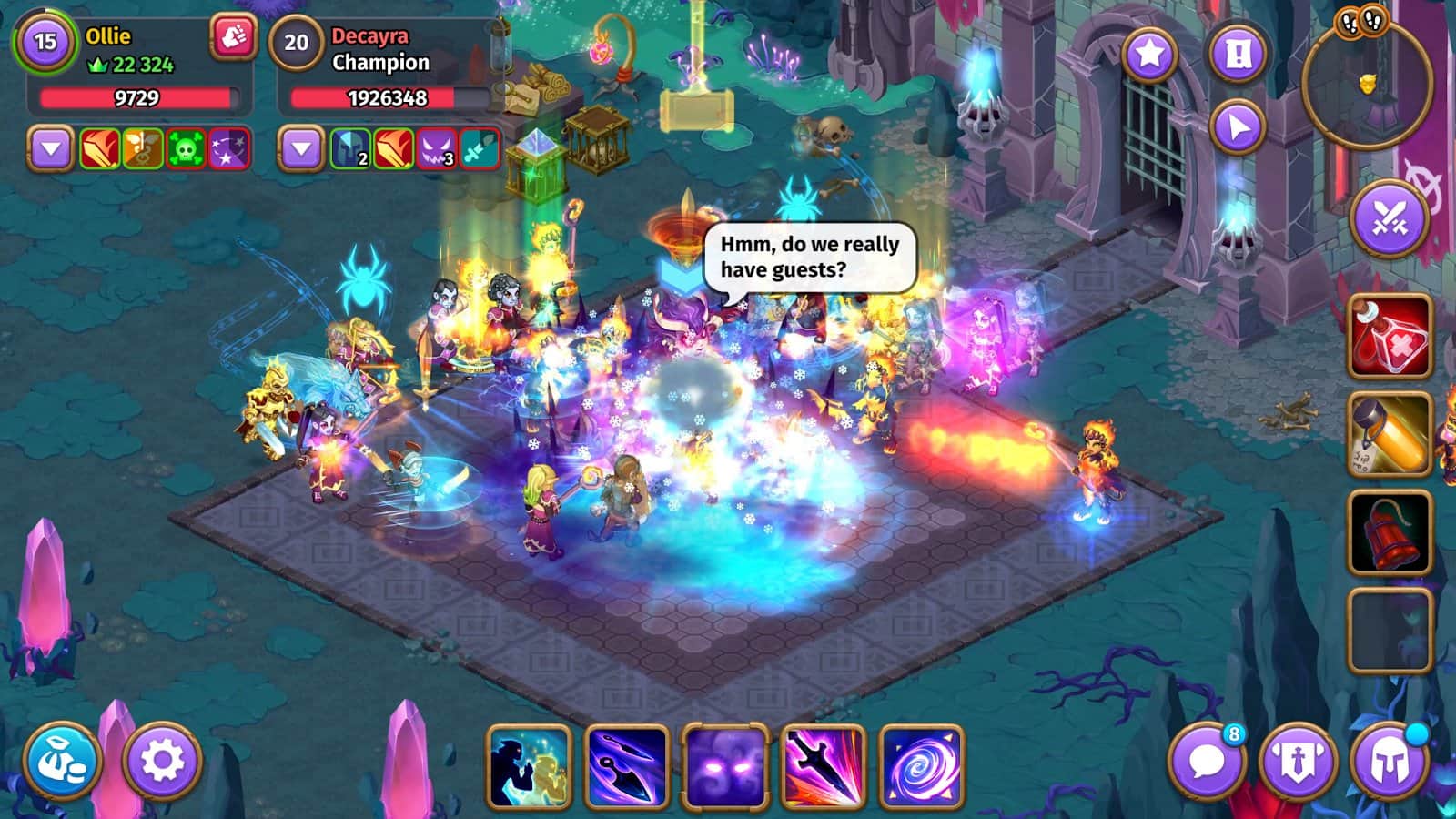Select the red bomb pouch item slot
This screenshot has width=1456, height=819.
coord(1390,532)
